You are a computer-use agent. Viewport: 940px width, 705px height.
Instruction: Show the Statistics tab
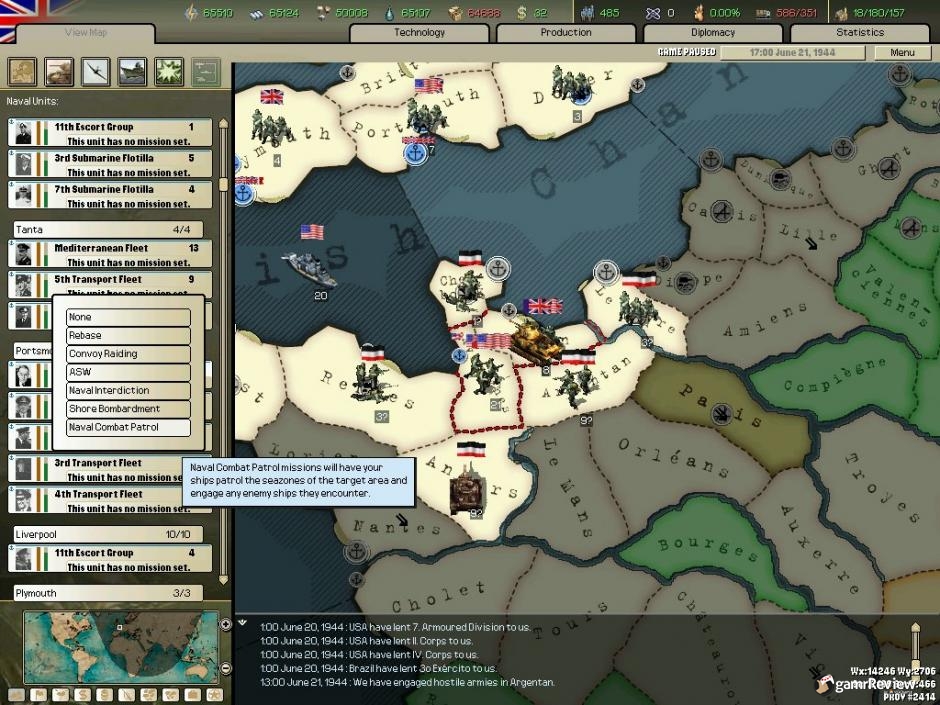click(860, 32)
